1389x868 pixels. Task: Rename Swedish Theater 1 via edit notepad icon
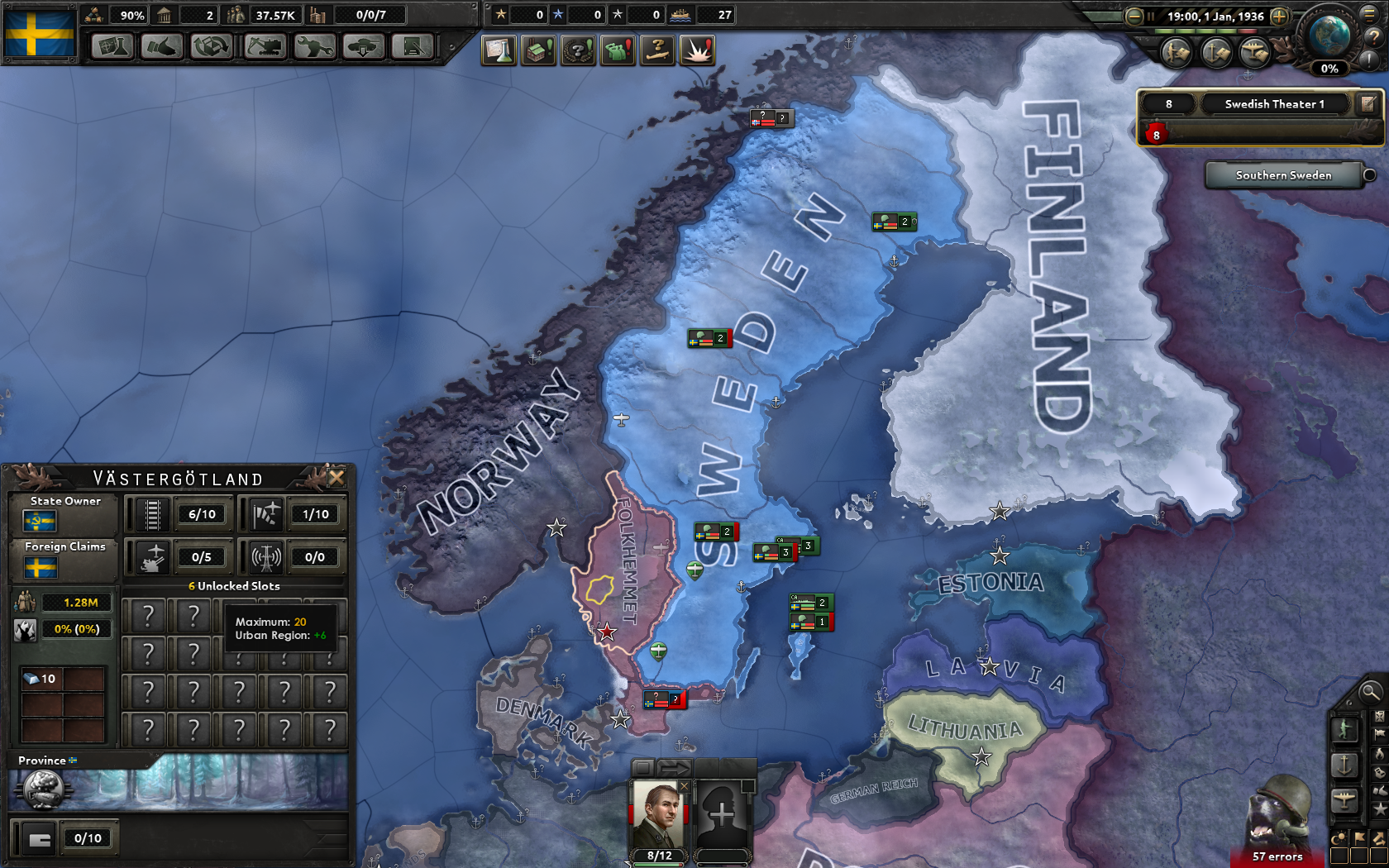click(x=1366, y=103)
